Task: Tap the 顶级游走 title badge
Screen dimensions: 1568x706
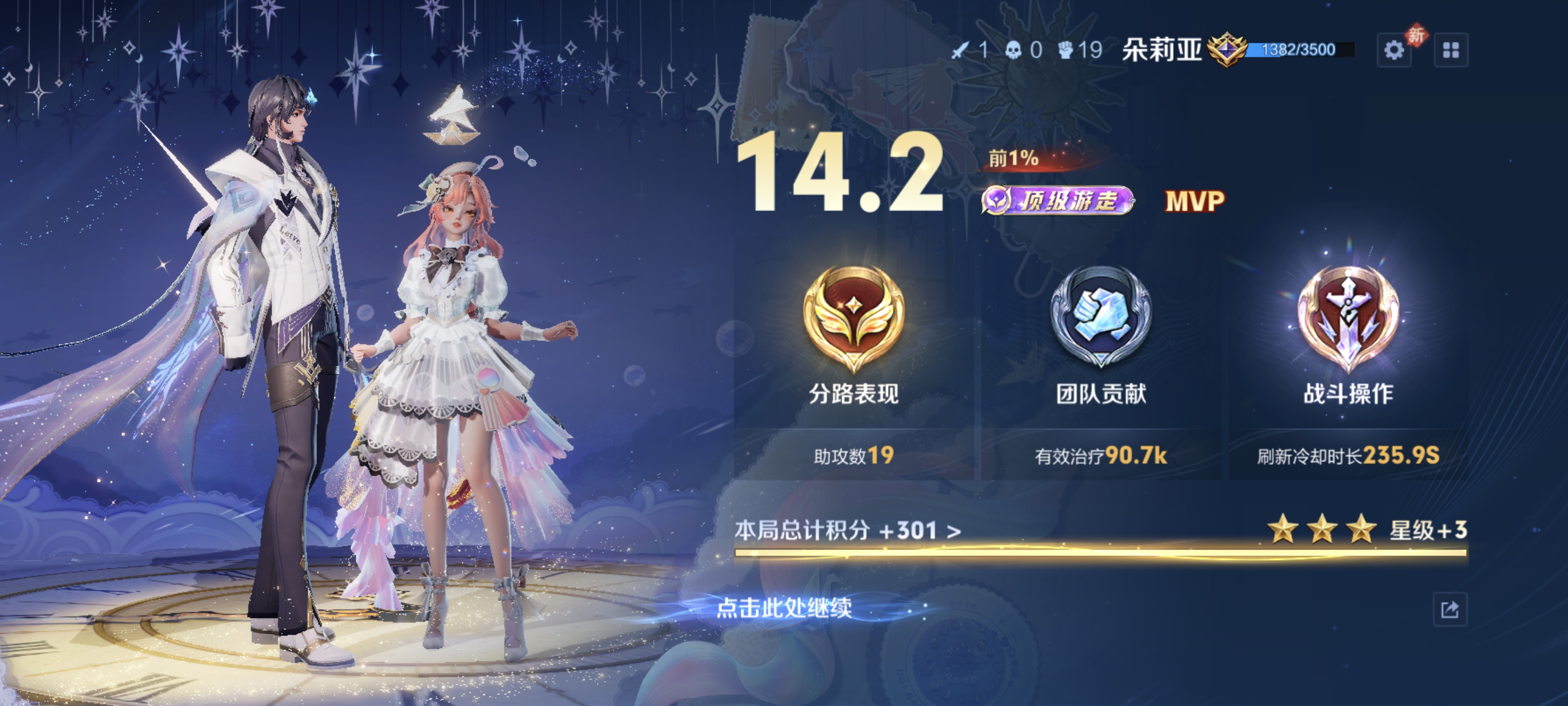Action: point(1058,201)
